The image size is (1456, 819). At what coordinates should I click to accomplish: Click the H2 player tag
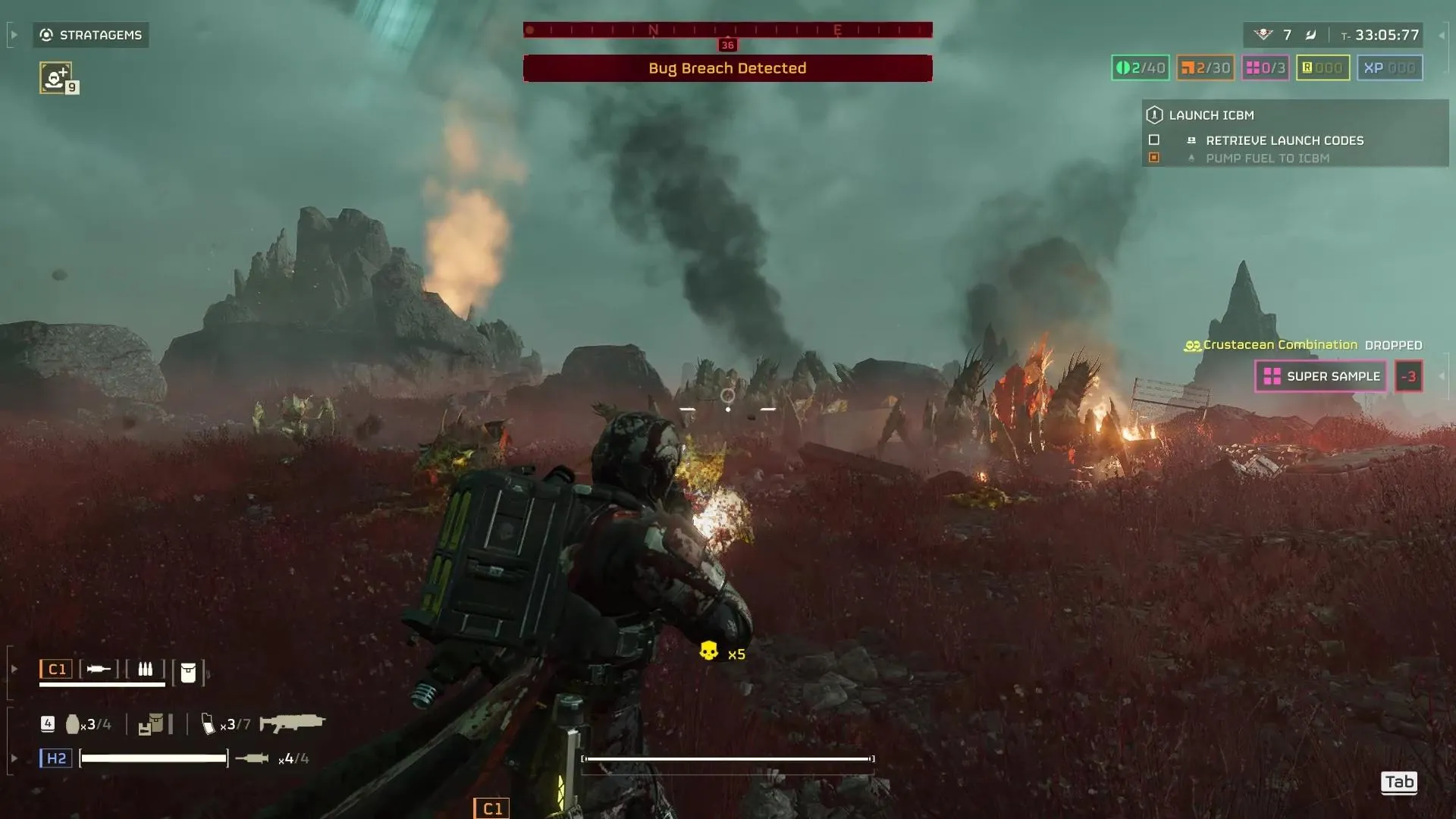[56, 758]
